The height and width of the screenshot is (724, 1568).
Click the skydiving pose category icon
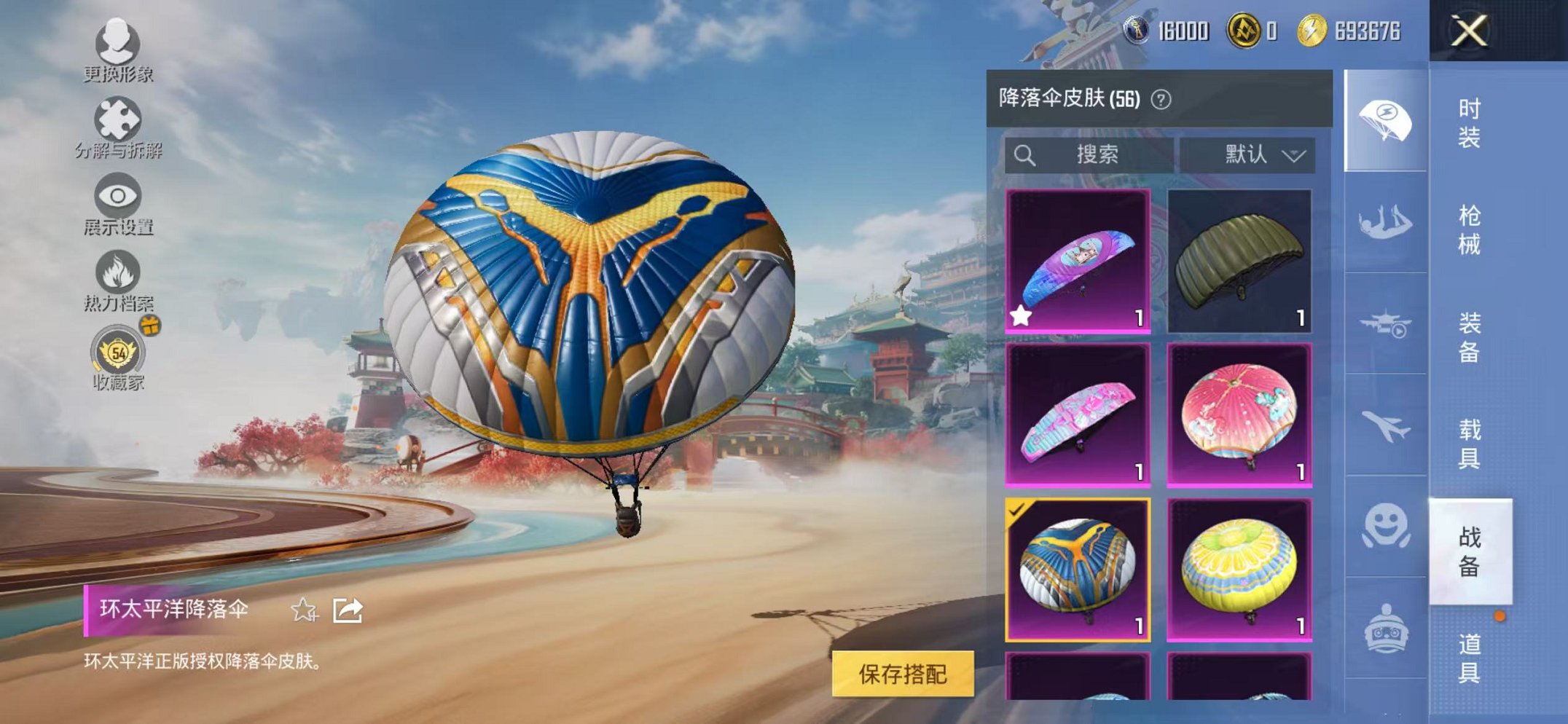click(1386, 219)
